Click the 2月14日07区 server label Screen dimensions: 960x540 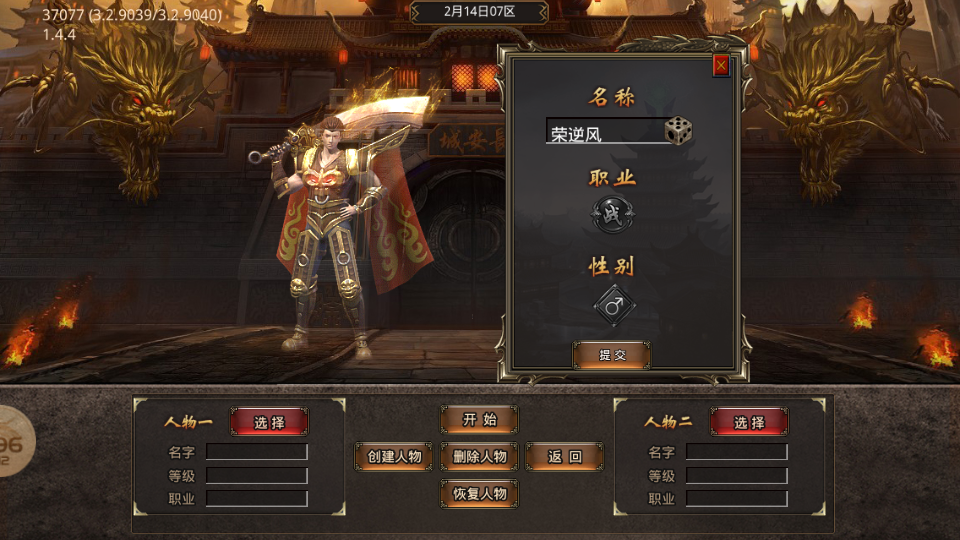pos(479,12)
